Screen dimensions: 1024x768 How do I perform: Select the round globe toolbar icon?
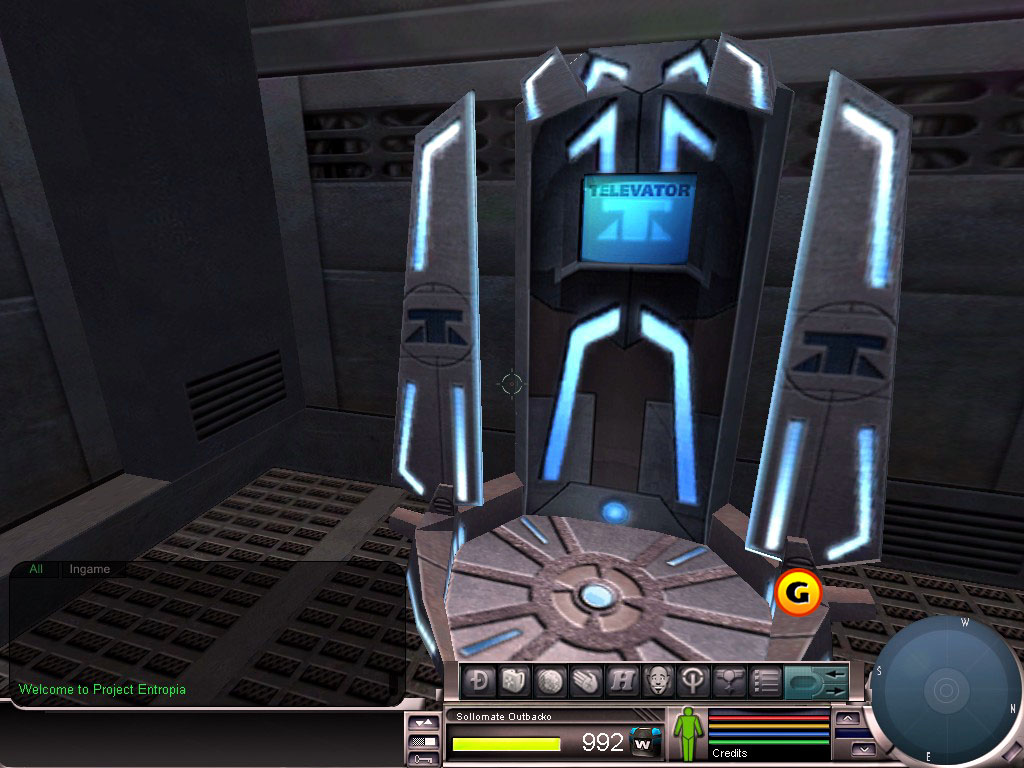point(549,682)
